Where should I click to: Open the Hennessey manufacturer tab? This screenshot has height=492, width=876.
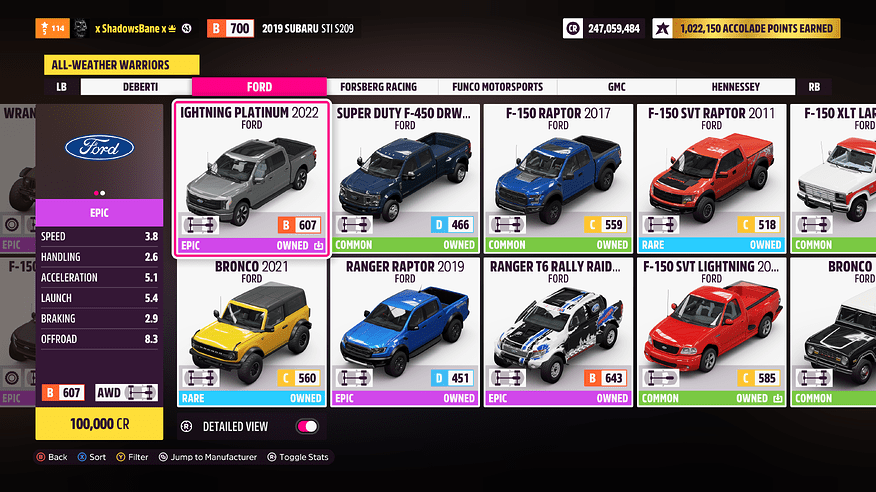pos(736,87)
